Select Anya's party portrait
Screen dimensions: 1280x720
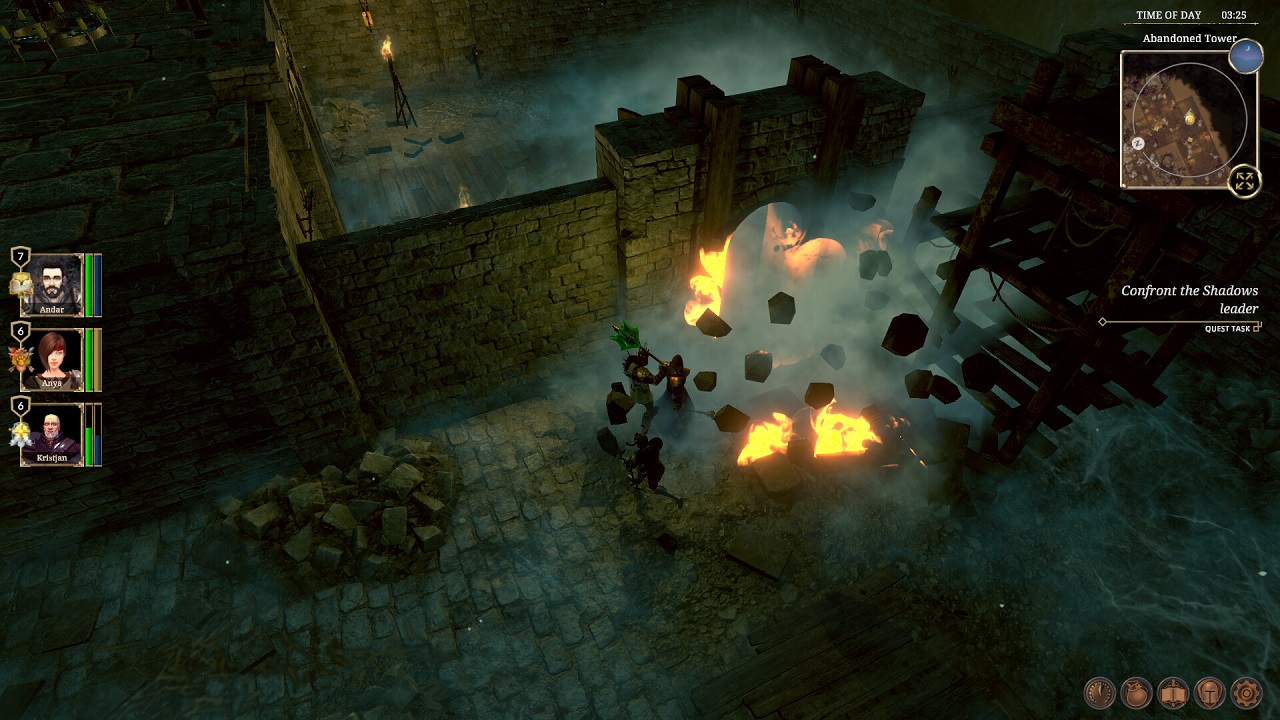coord(52,358)
